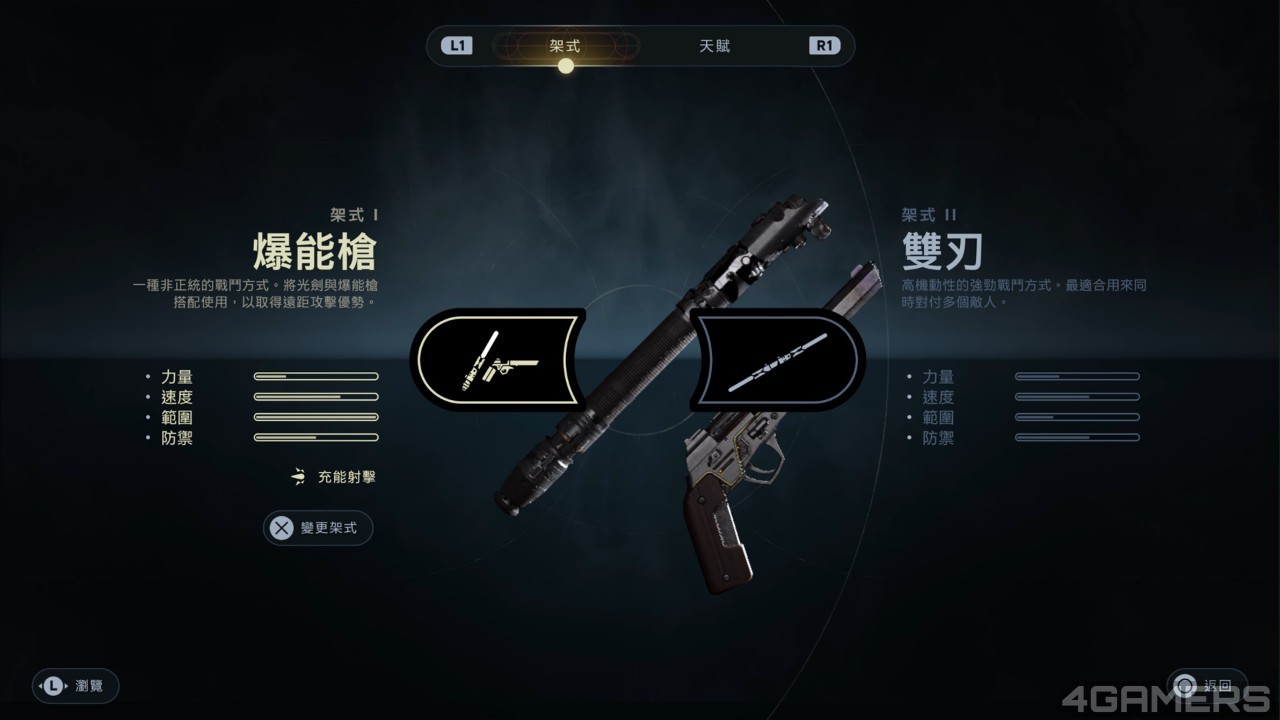Click the R1 shoulder button icon
1280x720 pixels.
tap(825, 45)
